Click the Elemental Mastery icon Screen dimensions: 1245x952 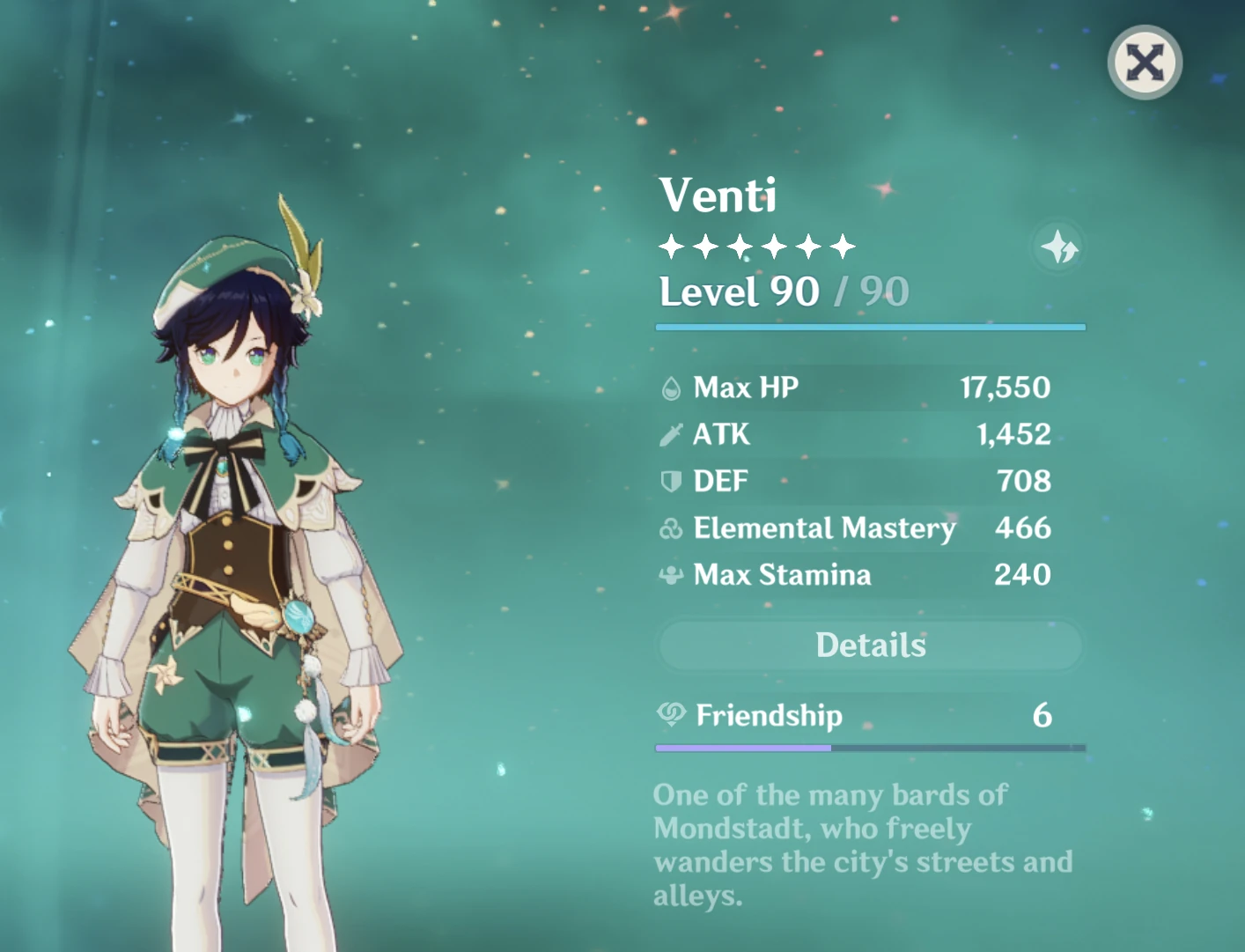[671, 528]
